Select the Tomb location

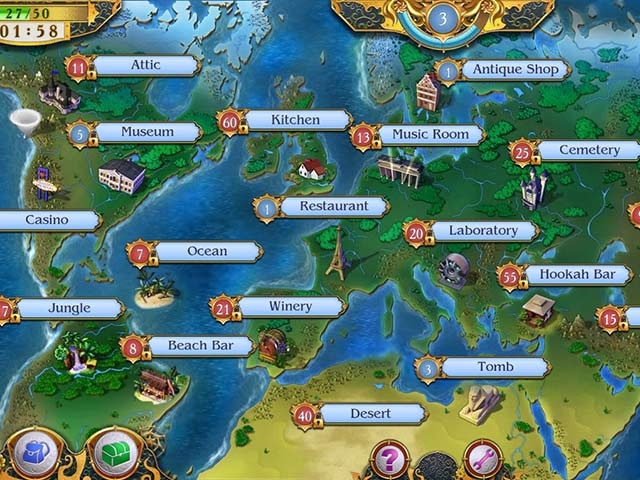click(494, 368)
